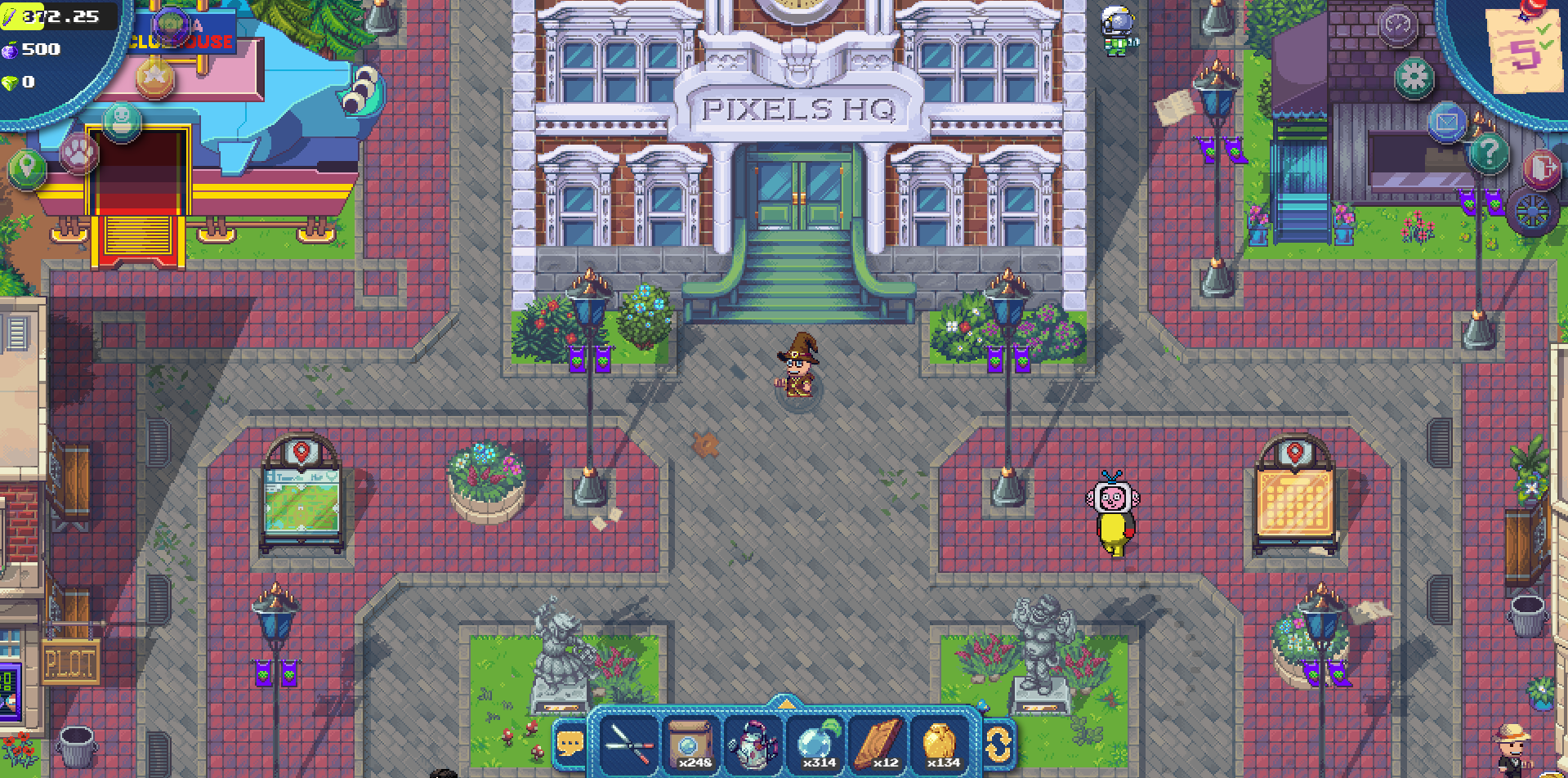
Task: Select the seed bag slot with x248
Action: click(x=691, y=744)
